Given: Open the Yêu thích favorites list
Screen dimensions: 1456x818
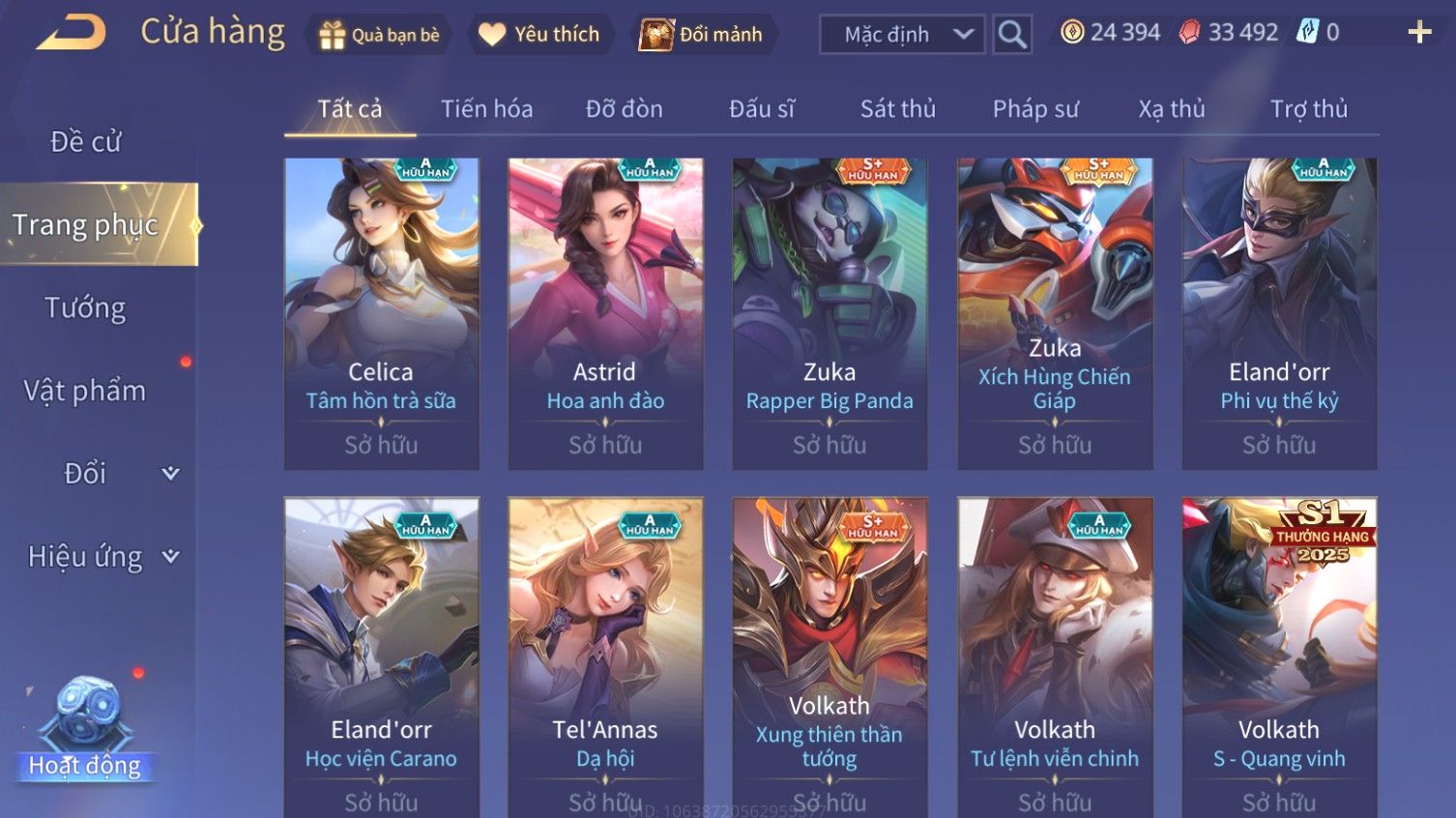Looking at the screenshot, I should click(539, 35).
